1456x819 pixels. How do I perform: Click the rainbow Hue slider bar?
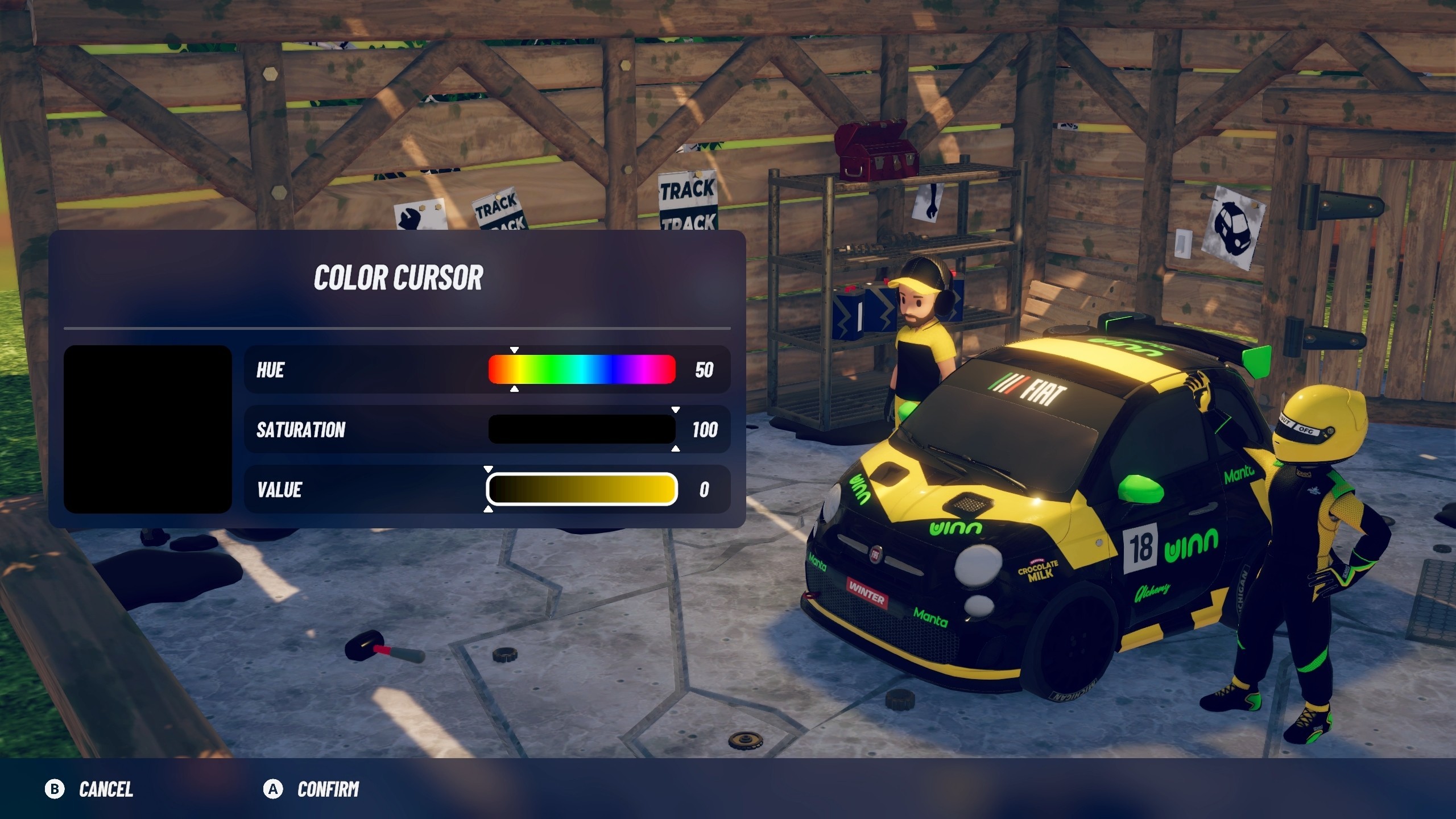[x=582, y=370]
